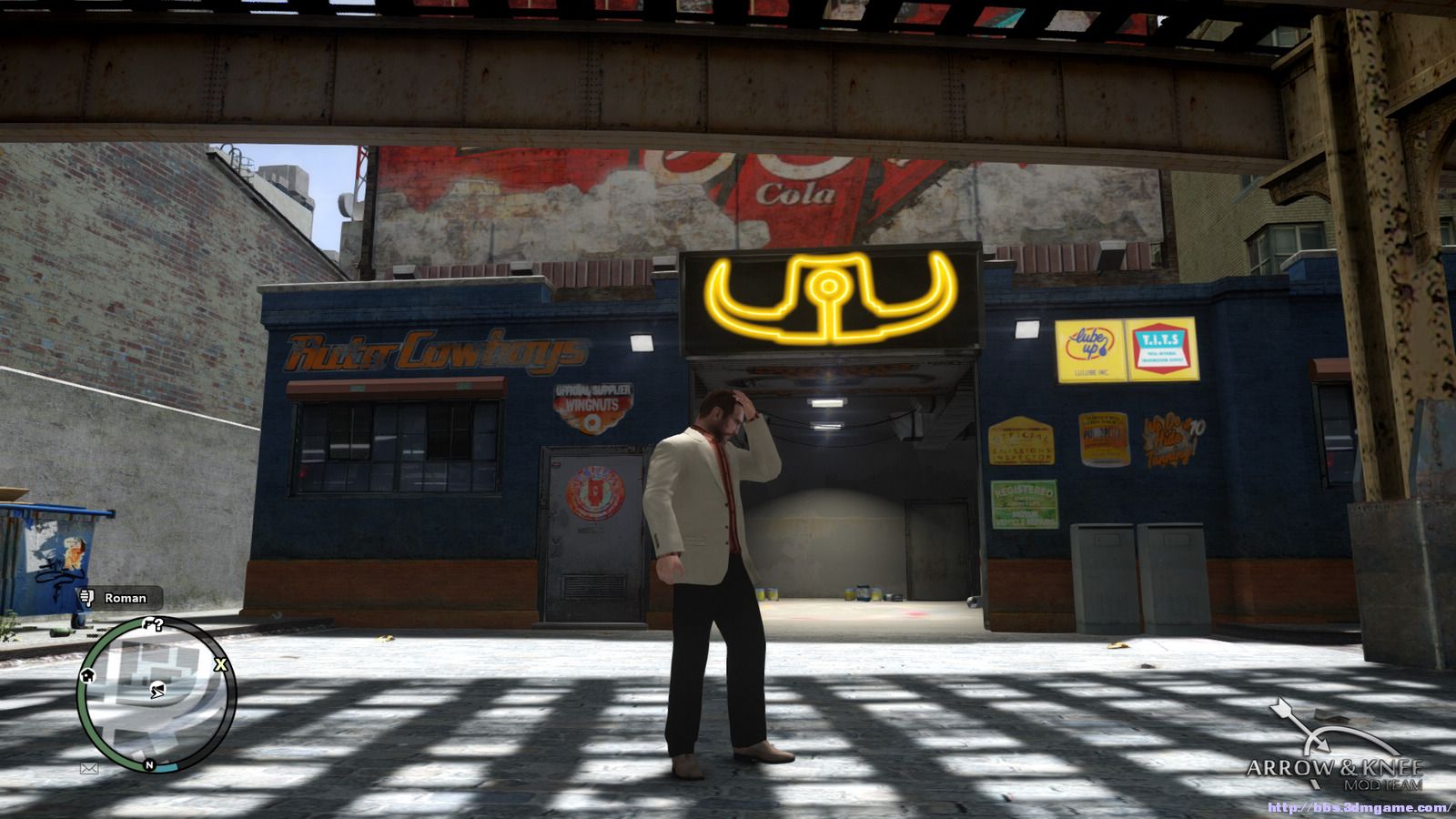
Task: Open the envelope message icon
Action: pos(89,768)
